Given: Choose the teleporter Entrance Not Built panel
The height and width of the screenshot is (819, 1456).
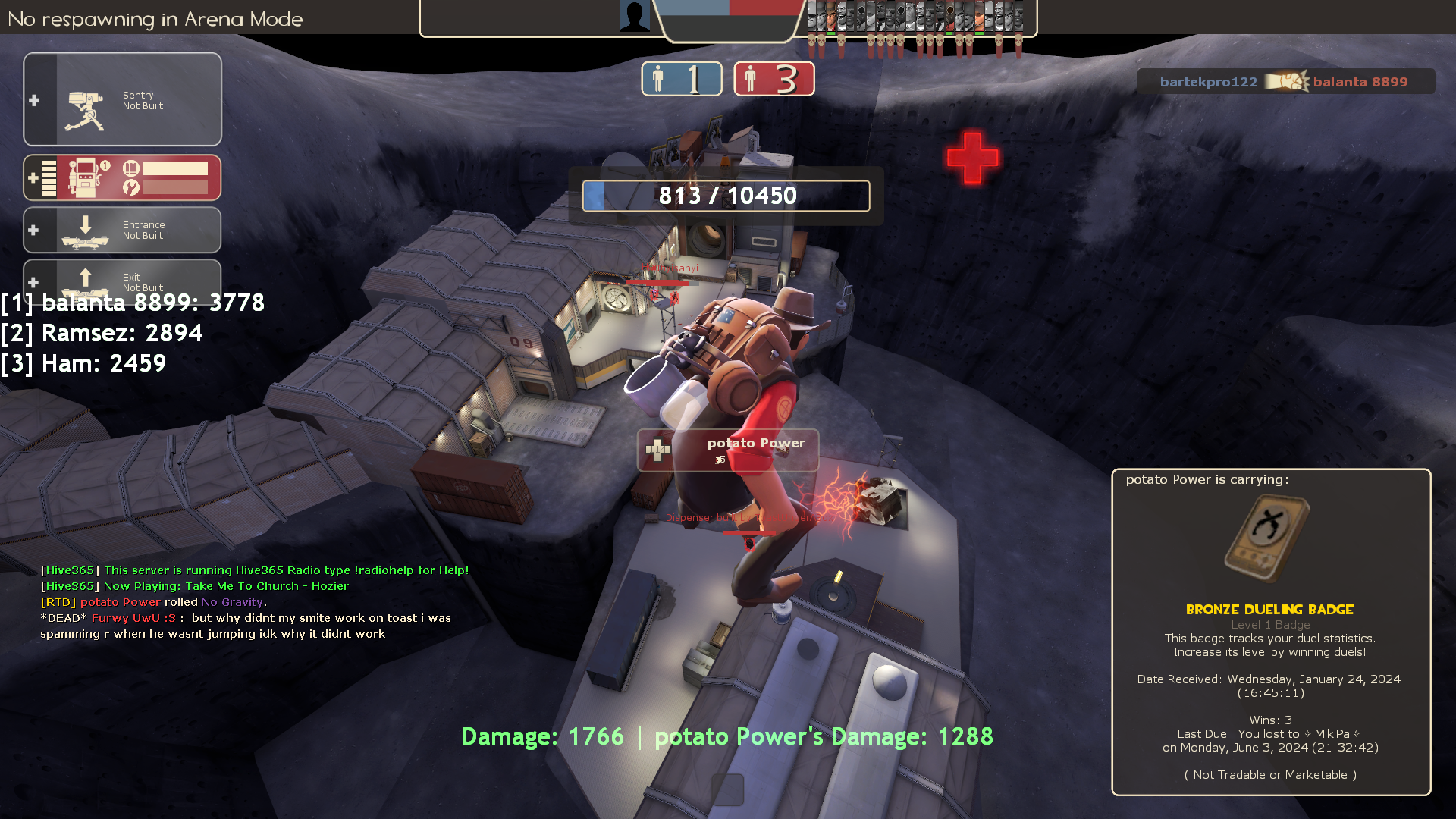Looking at the screenshot, I should [123, 230].
